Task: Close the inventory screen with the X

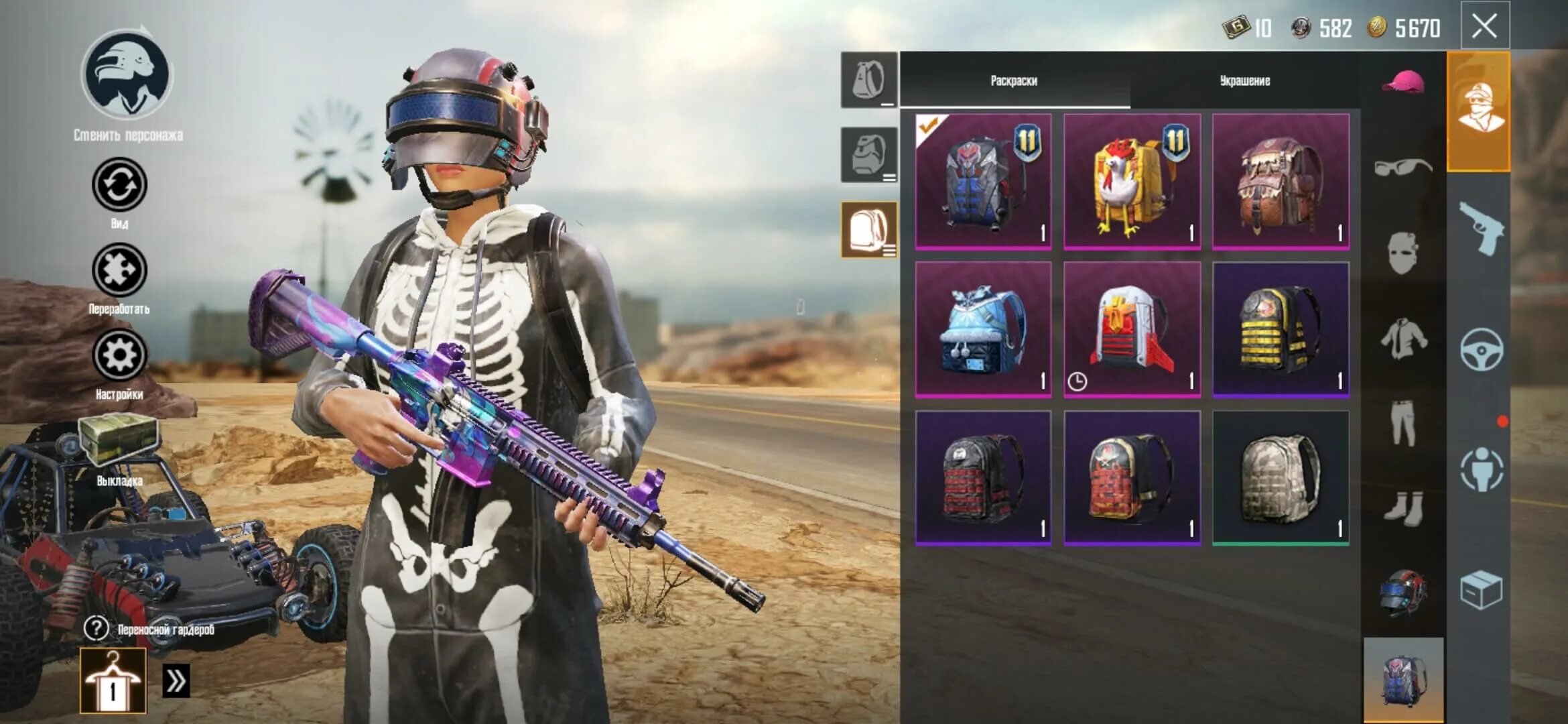Action: coord(1484,27)
